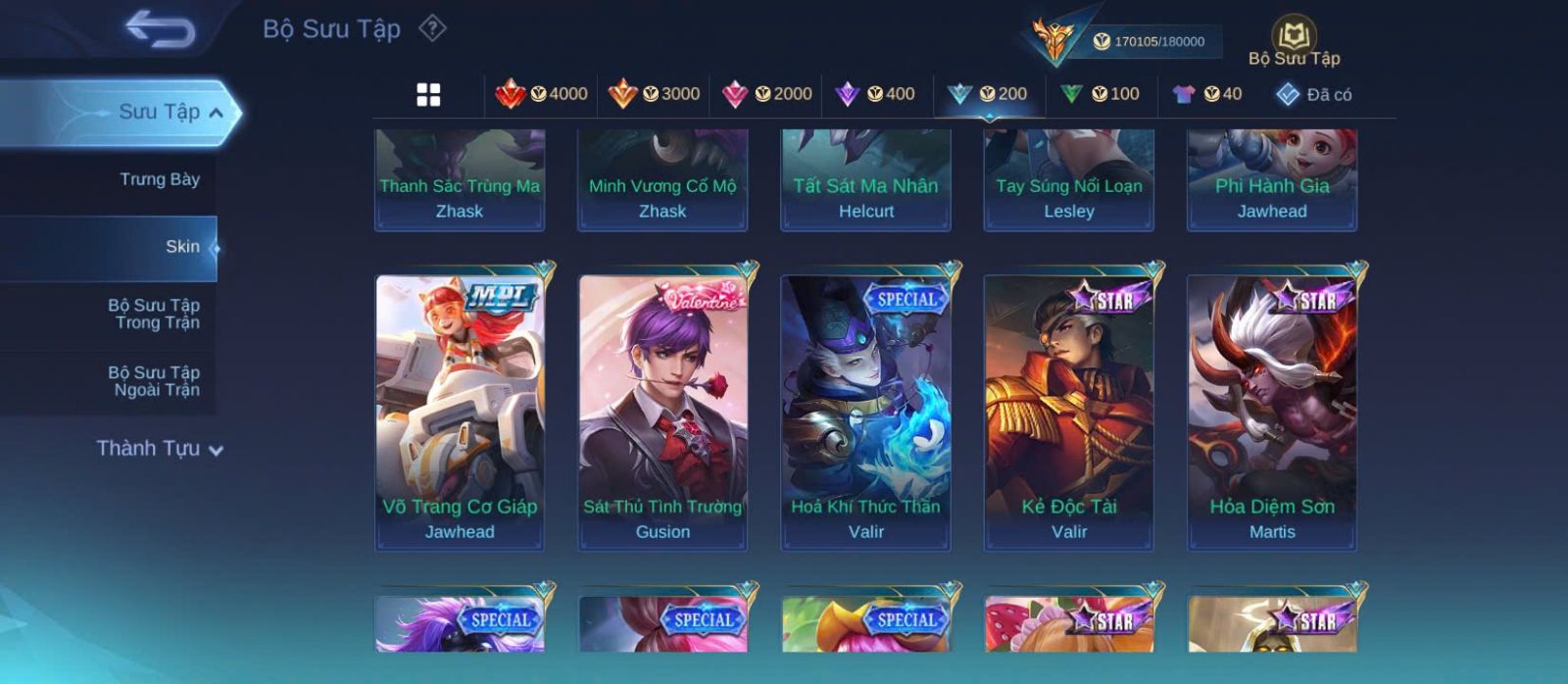Choose the 2000 point tier filter

pos(767,94)
